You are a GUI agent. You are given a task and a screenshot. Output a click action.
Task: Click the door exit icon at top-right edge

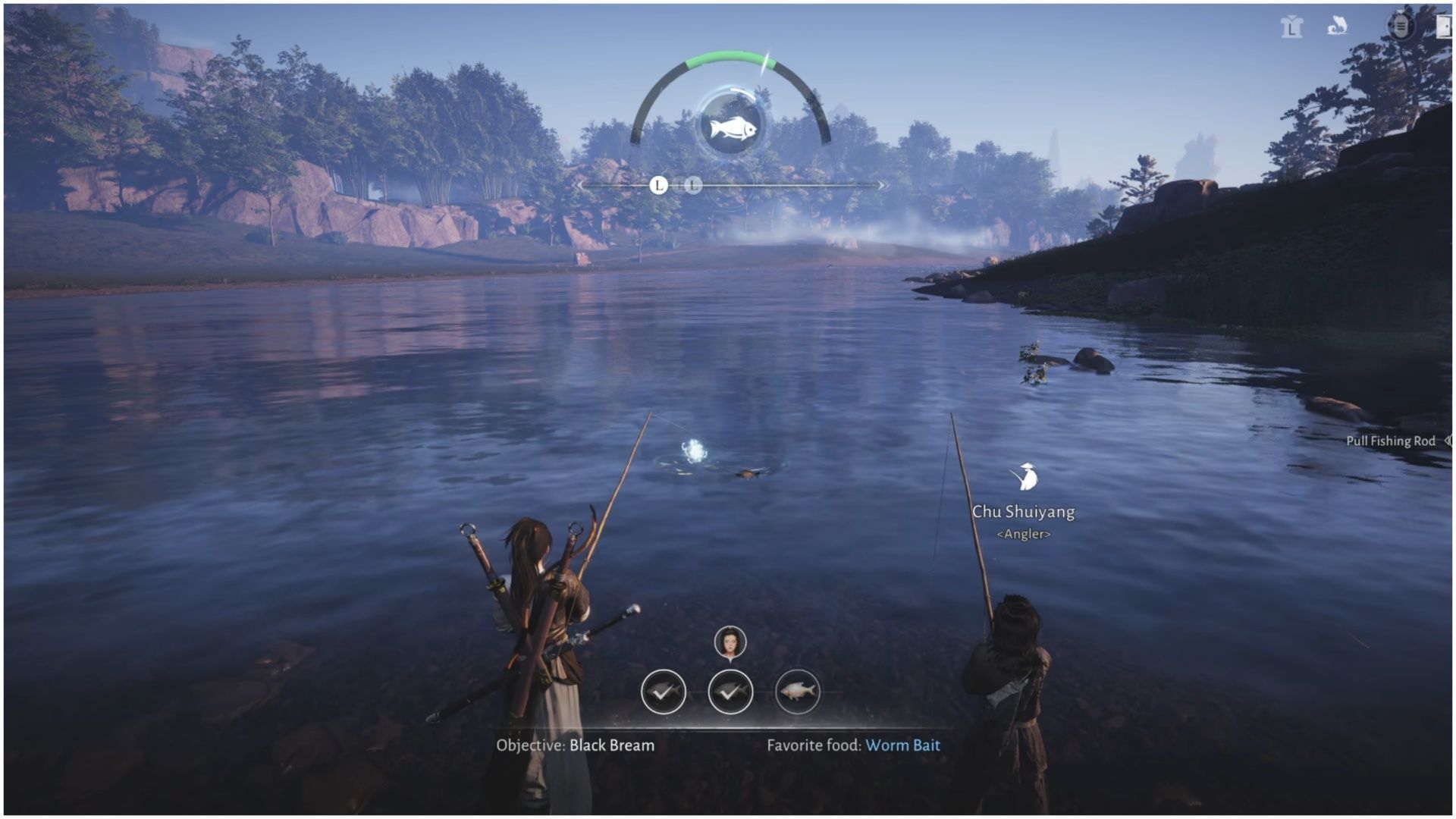(x=1445, y=27)
